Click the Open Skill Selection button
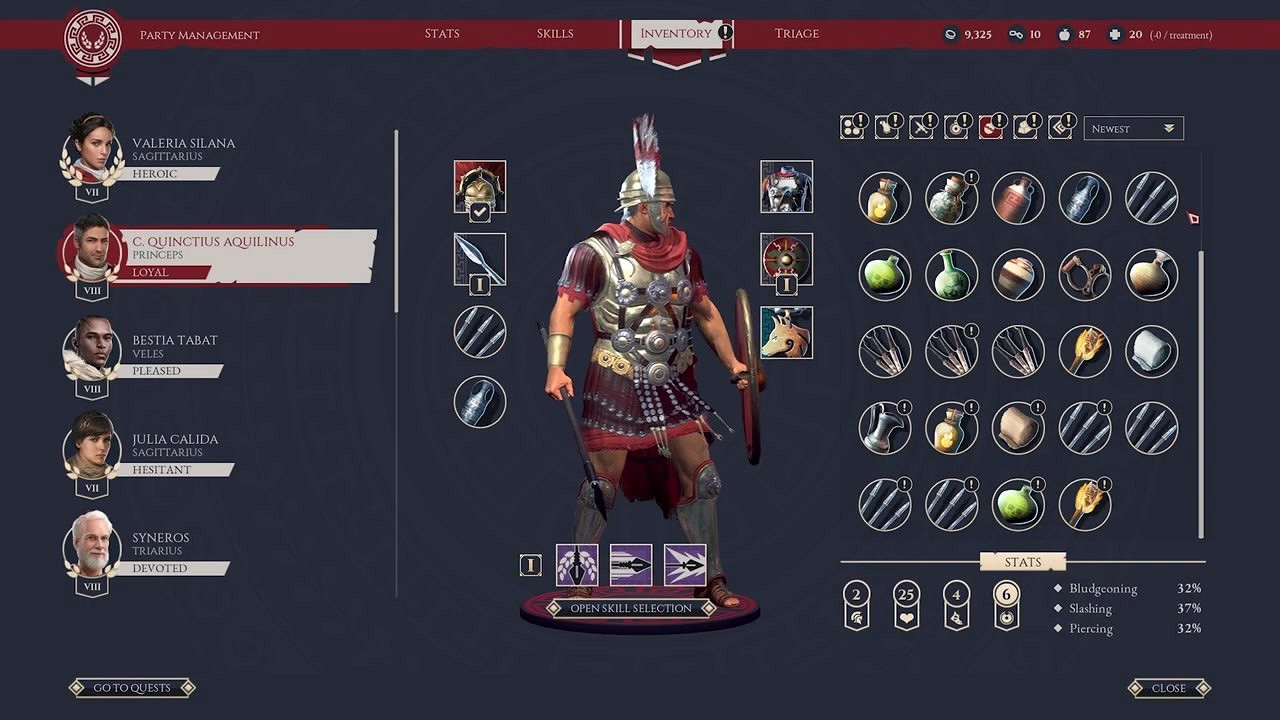Viewport: 1280px width, 720px height. point(631,608)
